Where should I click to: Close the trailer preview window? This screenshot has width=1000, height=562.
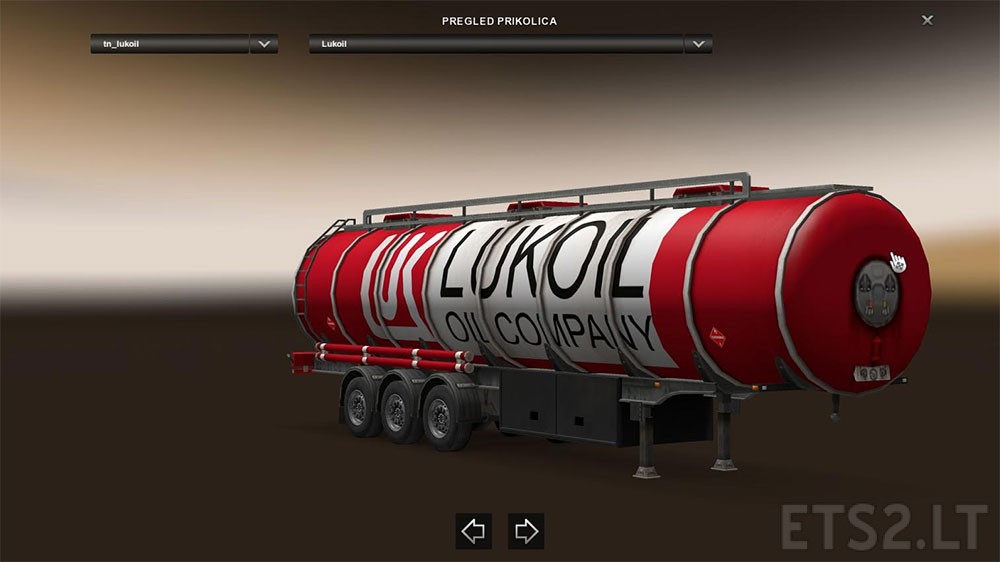928,20
